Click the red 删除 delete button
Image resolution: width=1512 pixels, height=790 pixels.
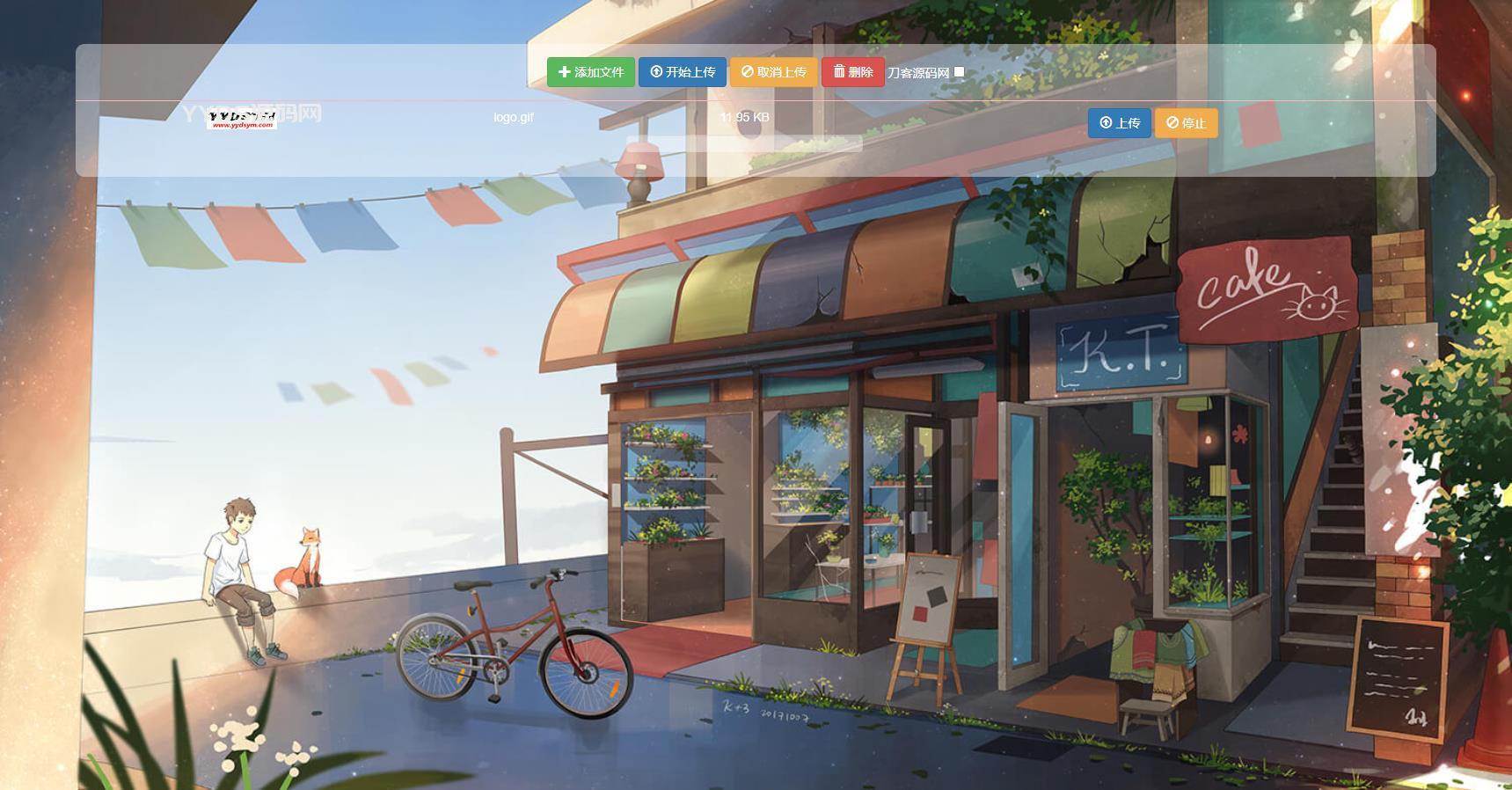(852, 72)
